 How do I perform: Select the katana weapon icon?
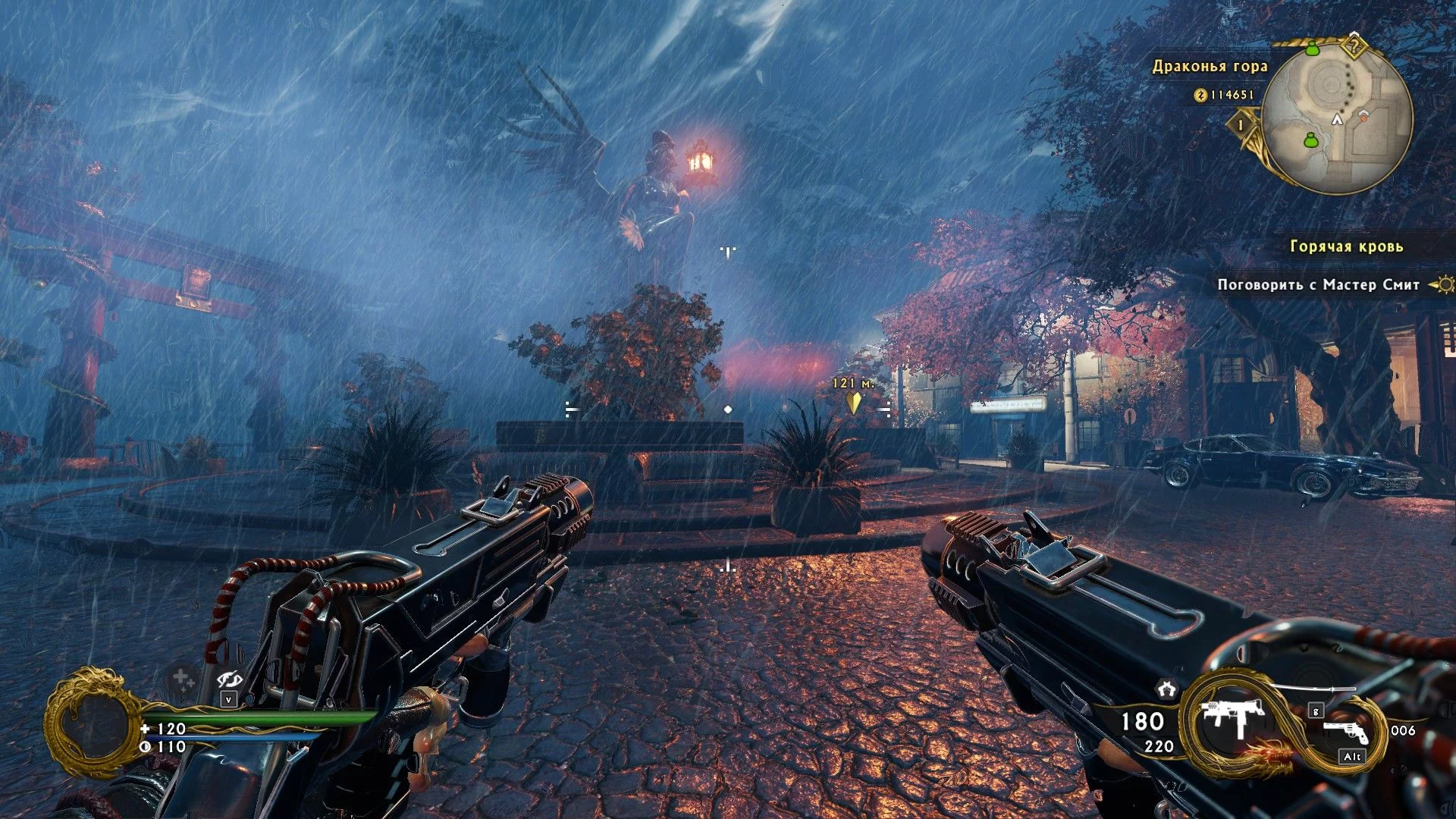1312,687
